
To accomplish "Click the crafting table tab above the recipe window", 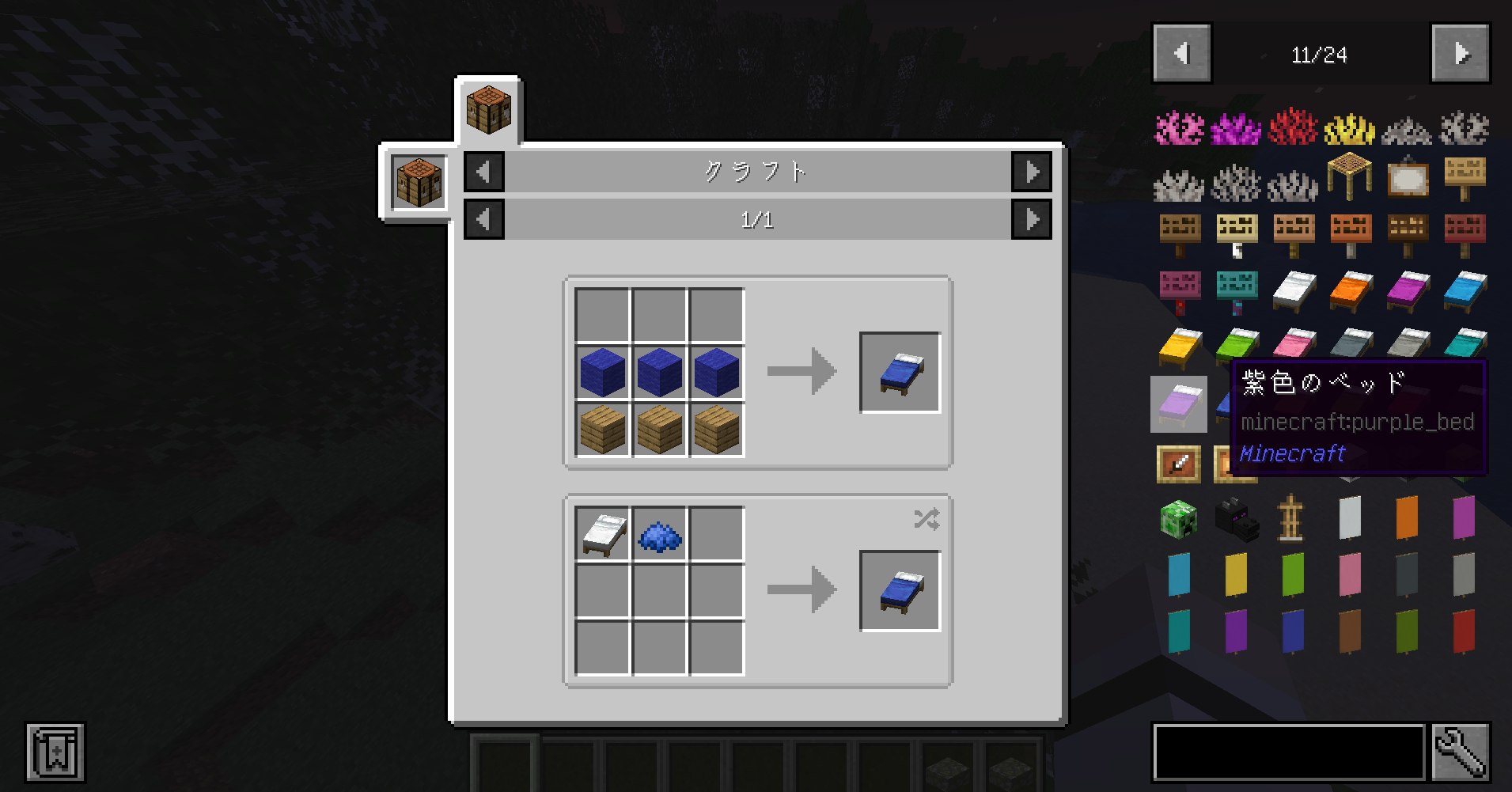I will click(x=488, y=109).
